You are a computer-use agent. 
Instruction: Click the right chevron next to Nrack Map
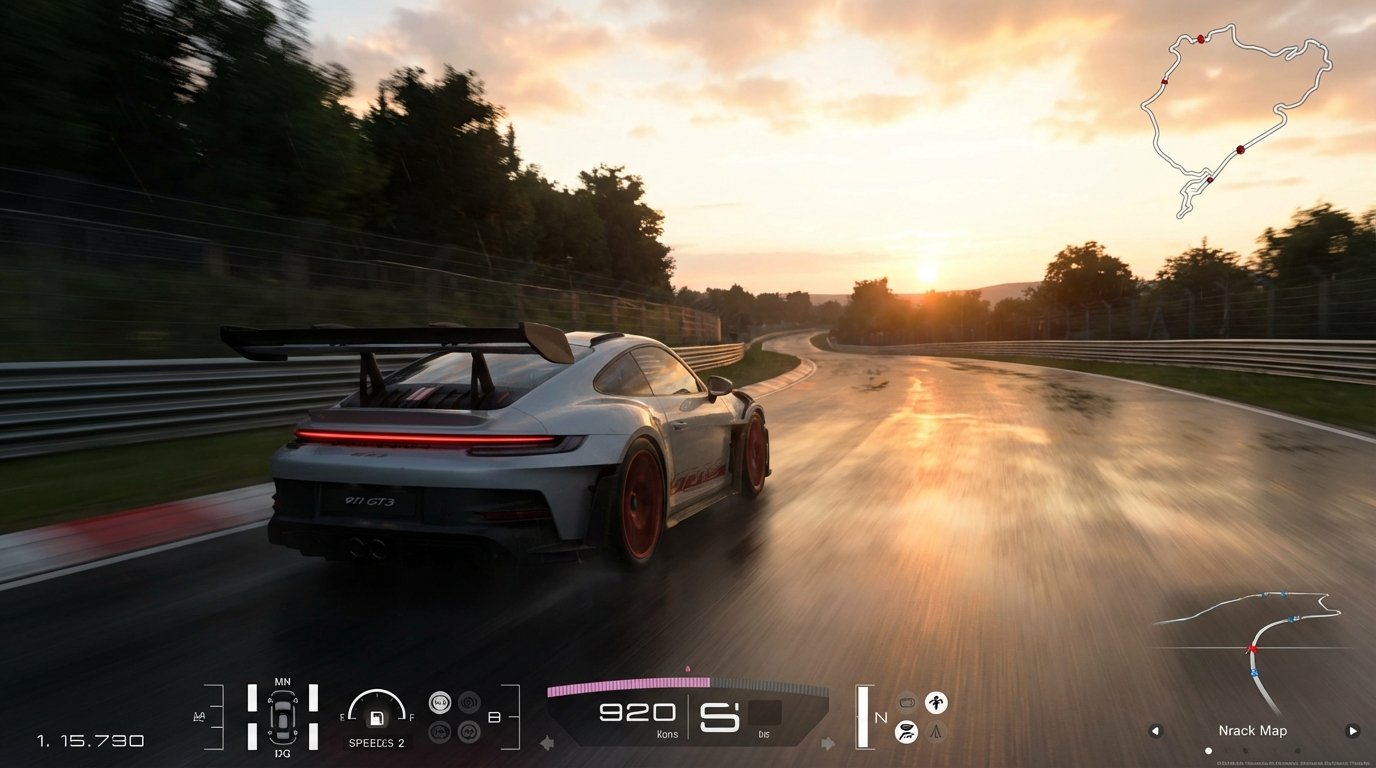click(1353, 731)
